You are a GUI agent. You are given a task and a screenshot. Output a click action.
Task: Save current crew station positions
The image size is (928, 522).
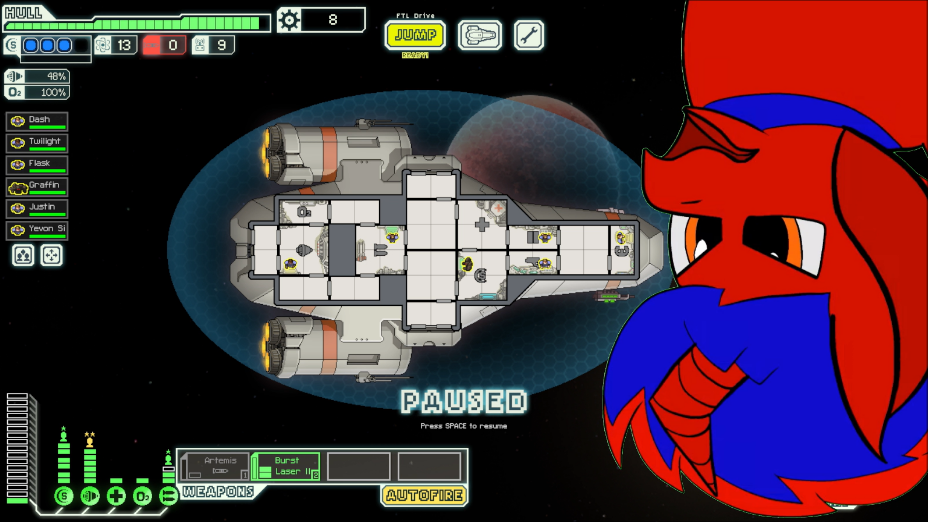24,256
